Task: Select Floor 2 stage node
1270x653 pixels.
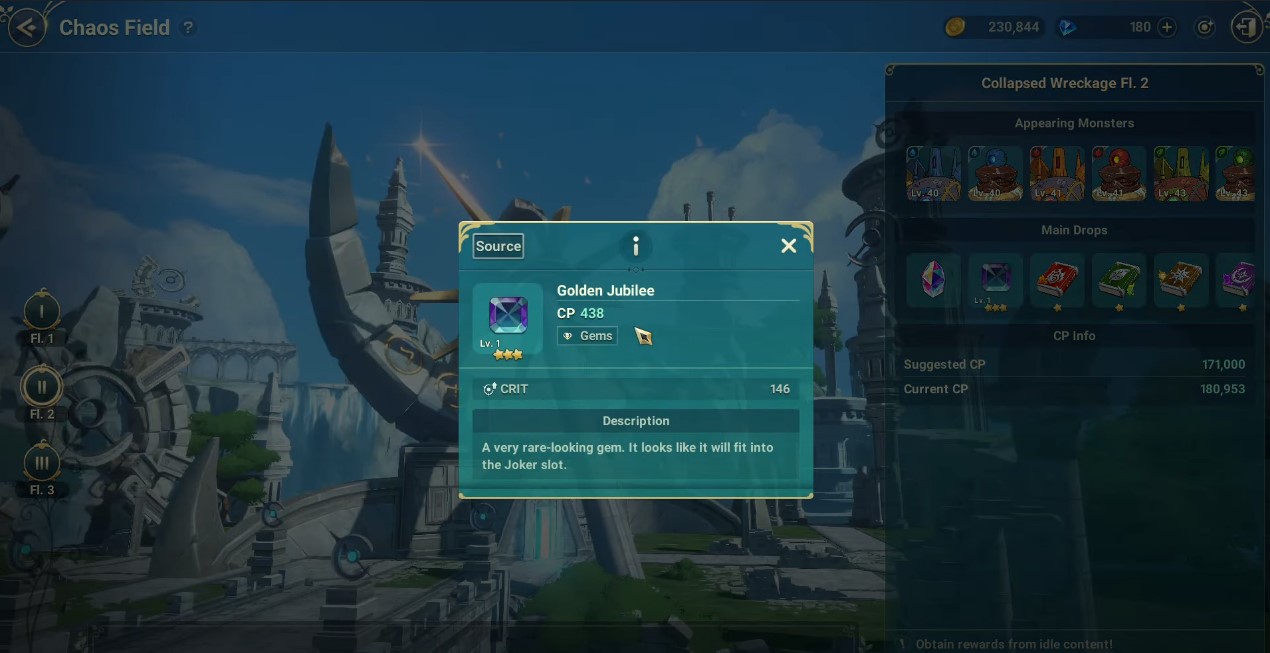Action: tap(42, 387)
